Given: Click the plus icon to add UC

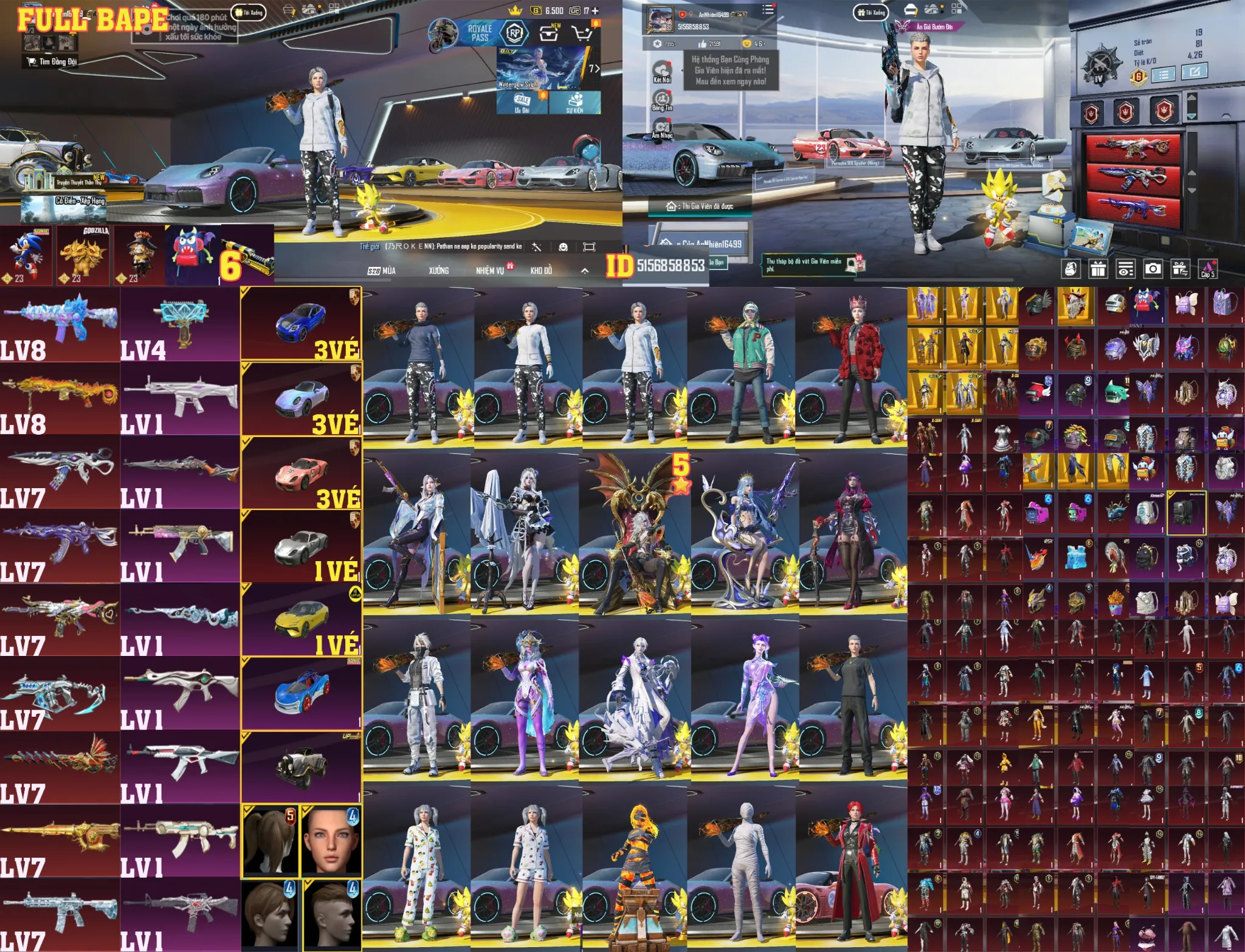Looking at the screenshot, I should click(595, 11).
